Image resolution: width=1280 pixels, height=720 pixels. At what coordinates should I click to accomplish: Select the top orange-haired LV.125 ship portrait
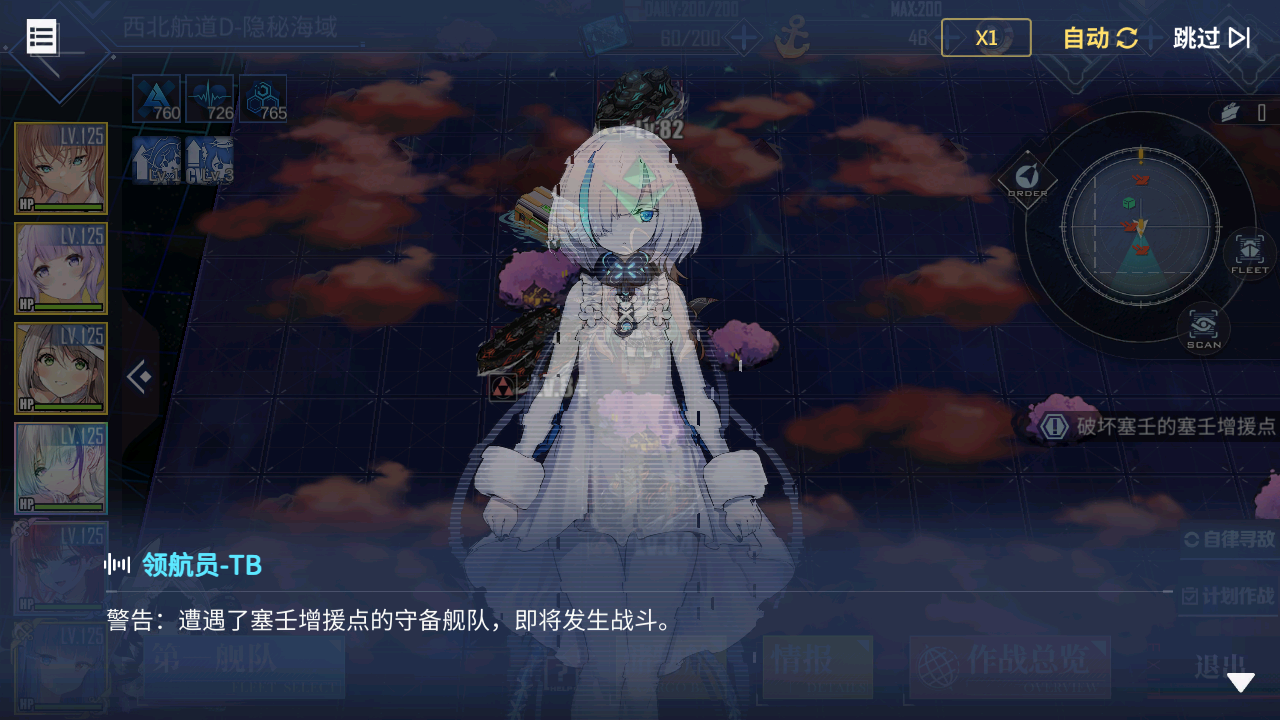pyautogui.click(x=61, y=168)
